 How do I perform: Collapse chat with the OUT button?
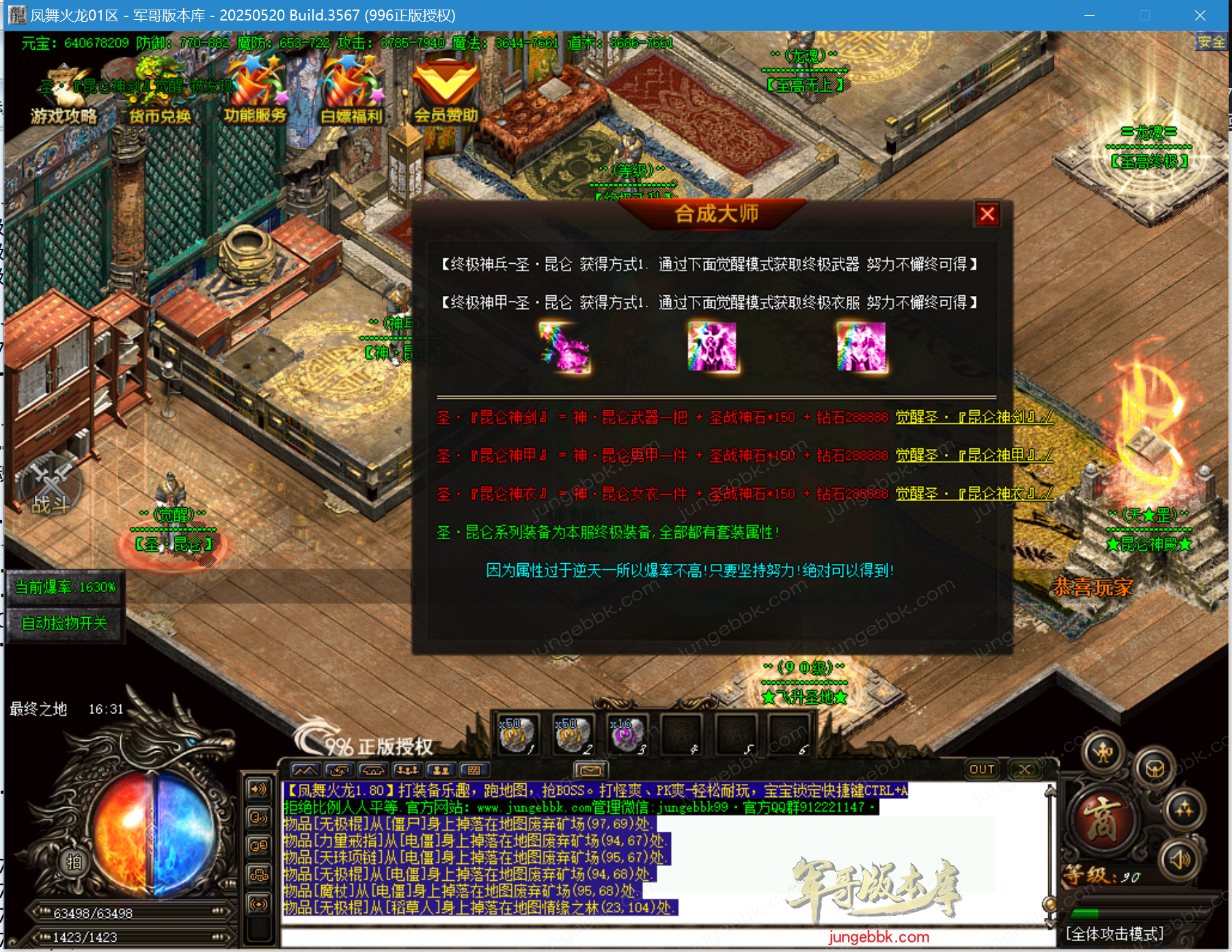[982, 769]
